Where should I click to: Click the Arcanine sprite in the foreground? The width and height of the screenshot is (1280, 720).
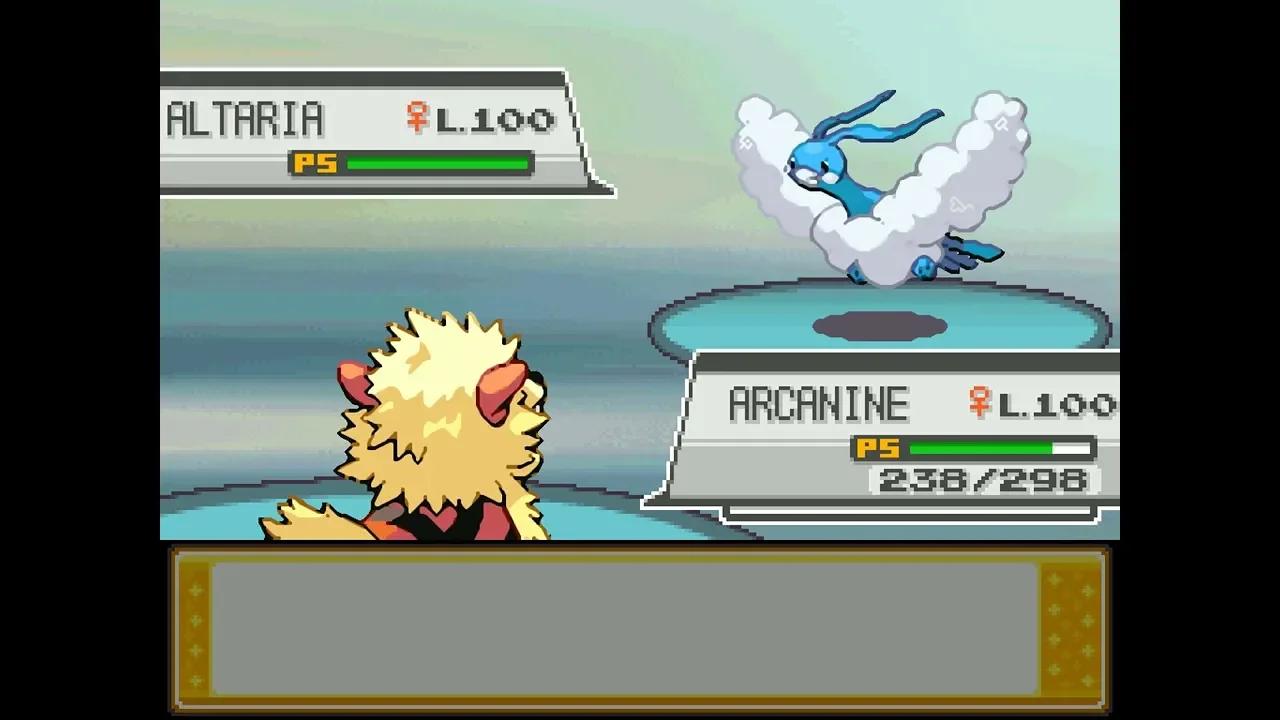[x=420, y=420]
